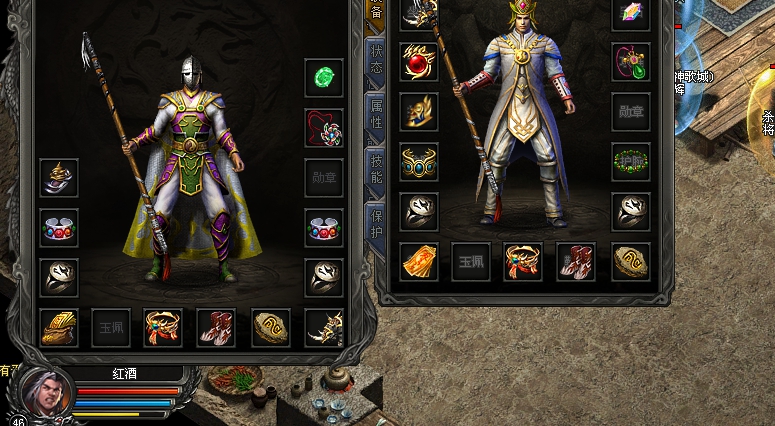
Task: Show the 保护 protection tab
Action: click(x=376, y=222)
